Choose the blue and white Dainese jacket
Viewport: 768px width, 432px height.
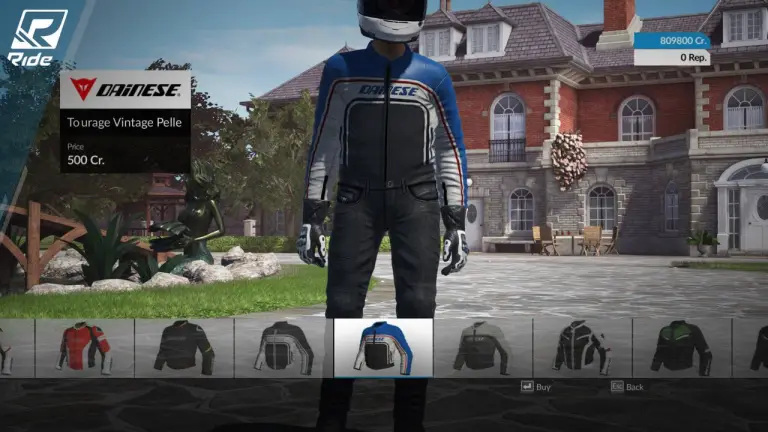tap(383, 348)
